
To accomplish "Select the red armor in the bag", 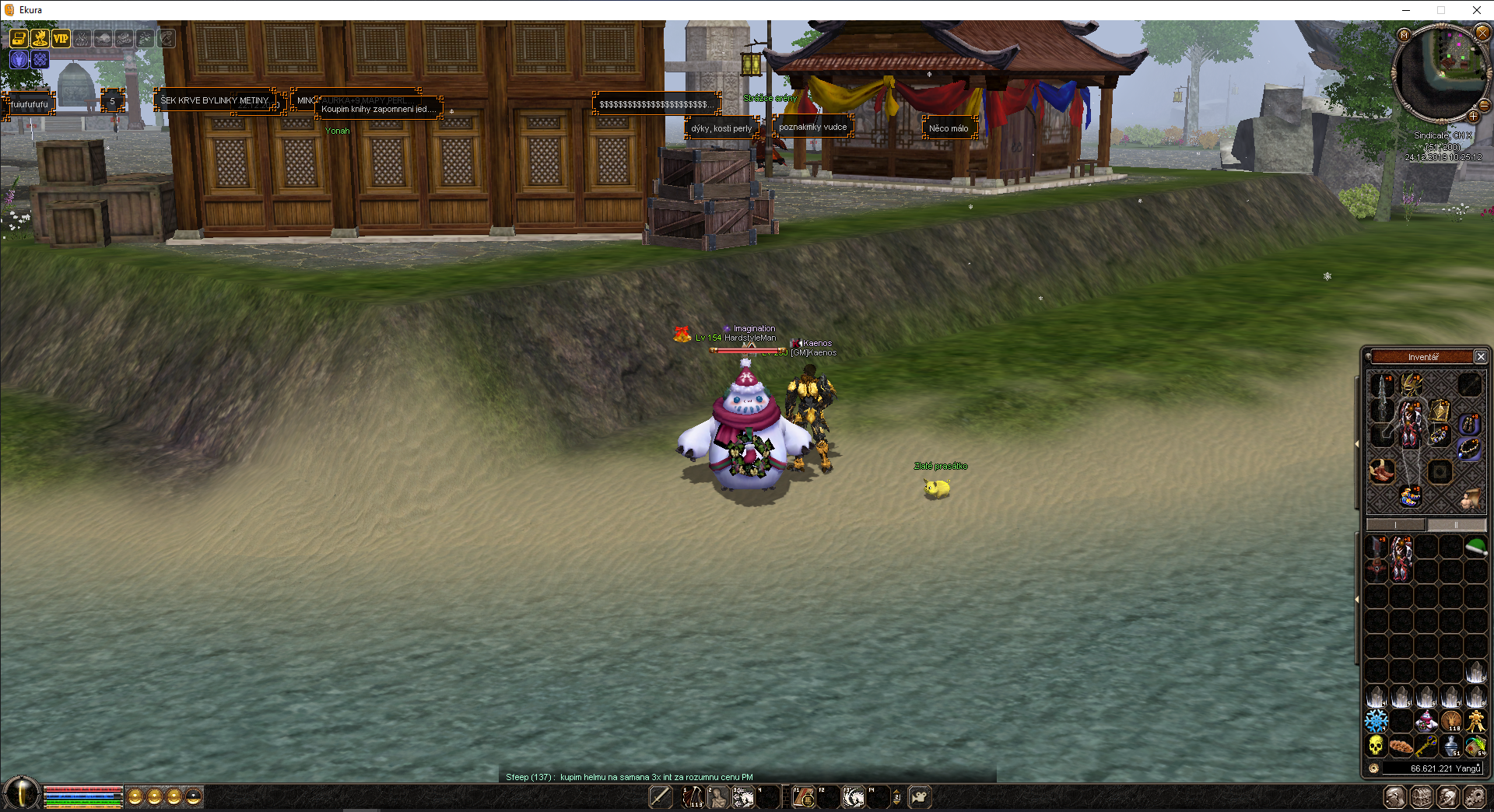I will (x=1401, y=558).
